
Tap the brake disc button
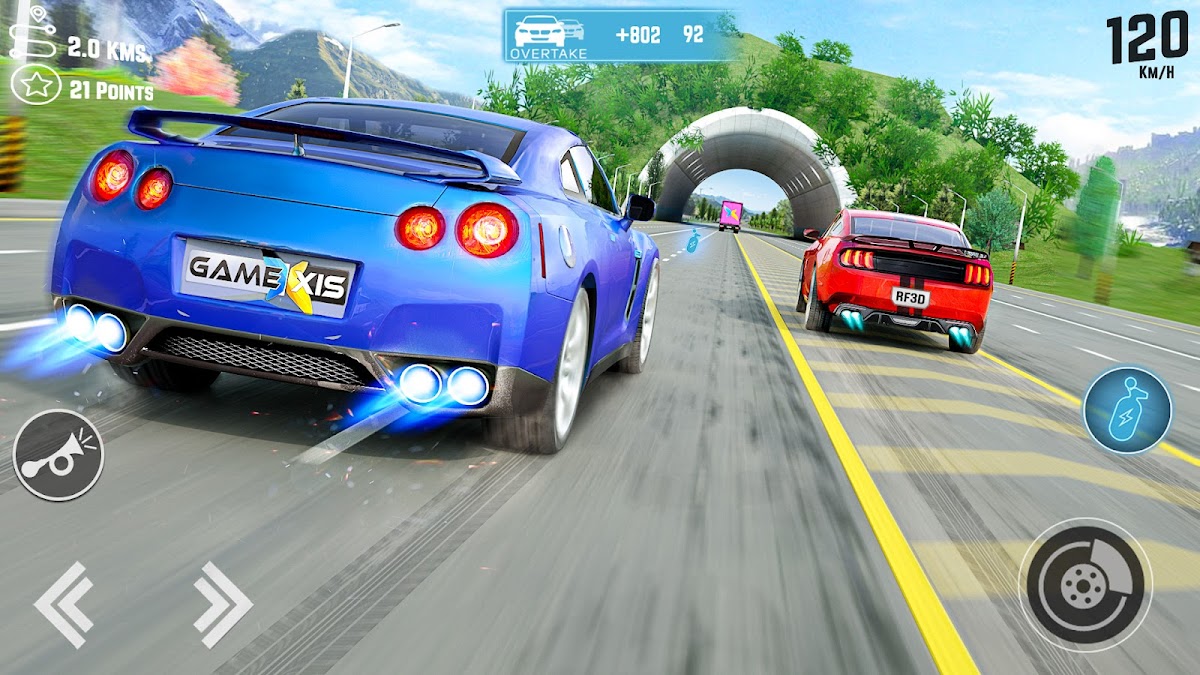[x=1085, y=583]
